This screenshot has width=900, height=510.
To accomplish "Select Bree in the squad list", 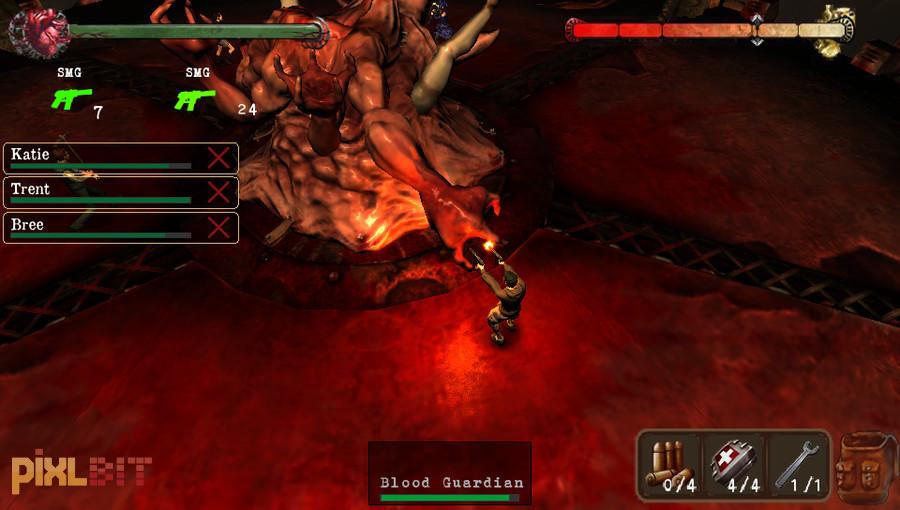I will (x=100, y=227).
